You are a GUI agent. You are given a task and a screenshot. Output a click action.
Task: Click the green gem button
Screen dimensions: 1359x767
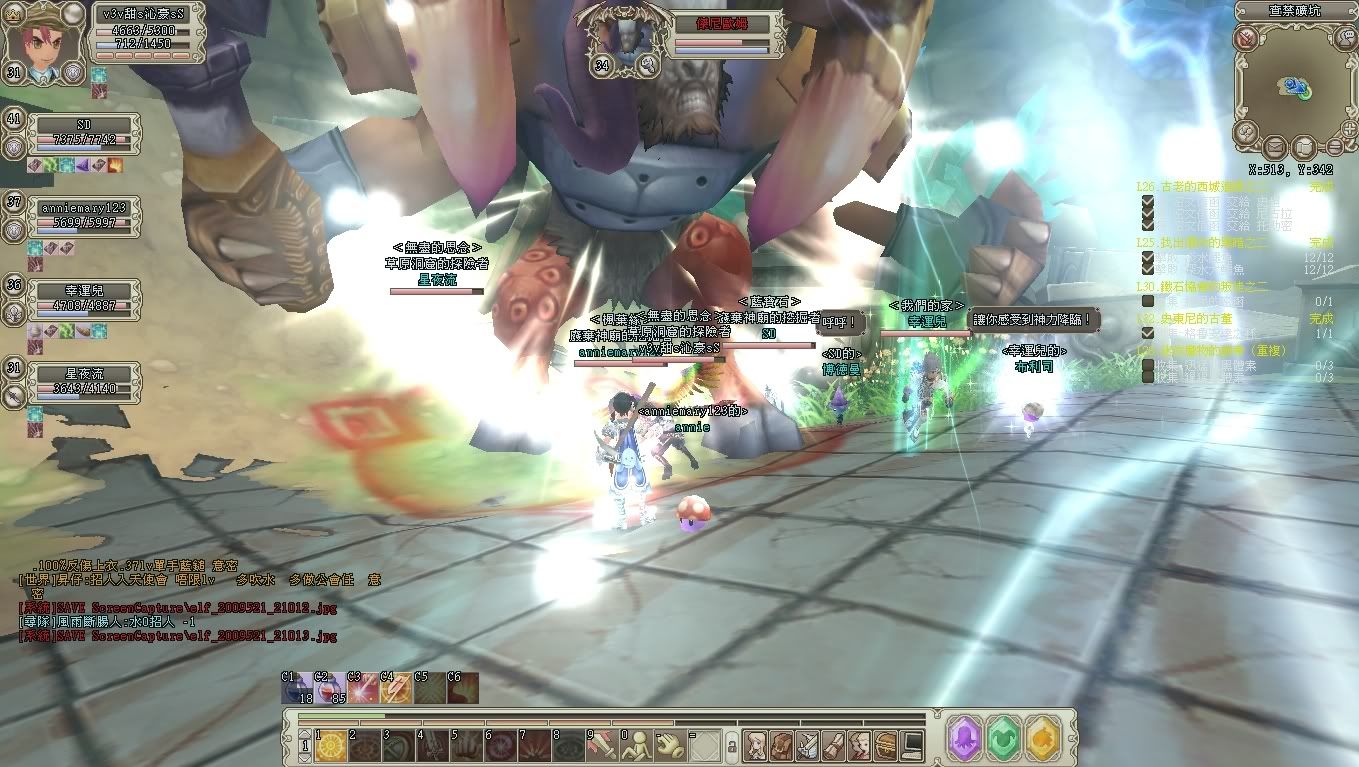click(1003, 738)
